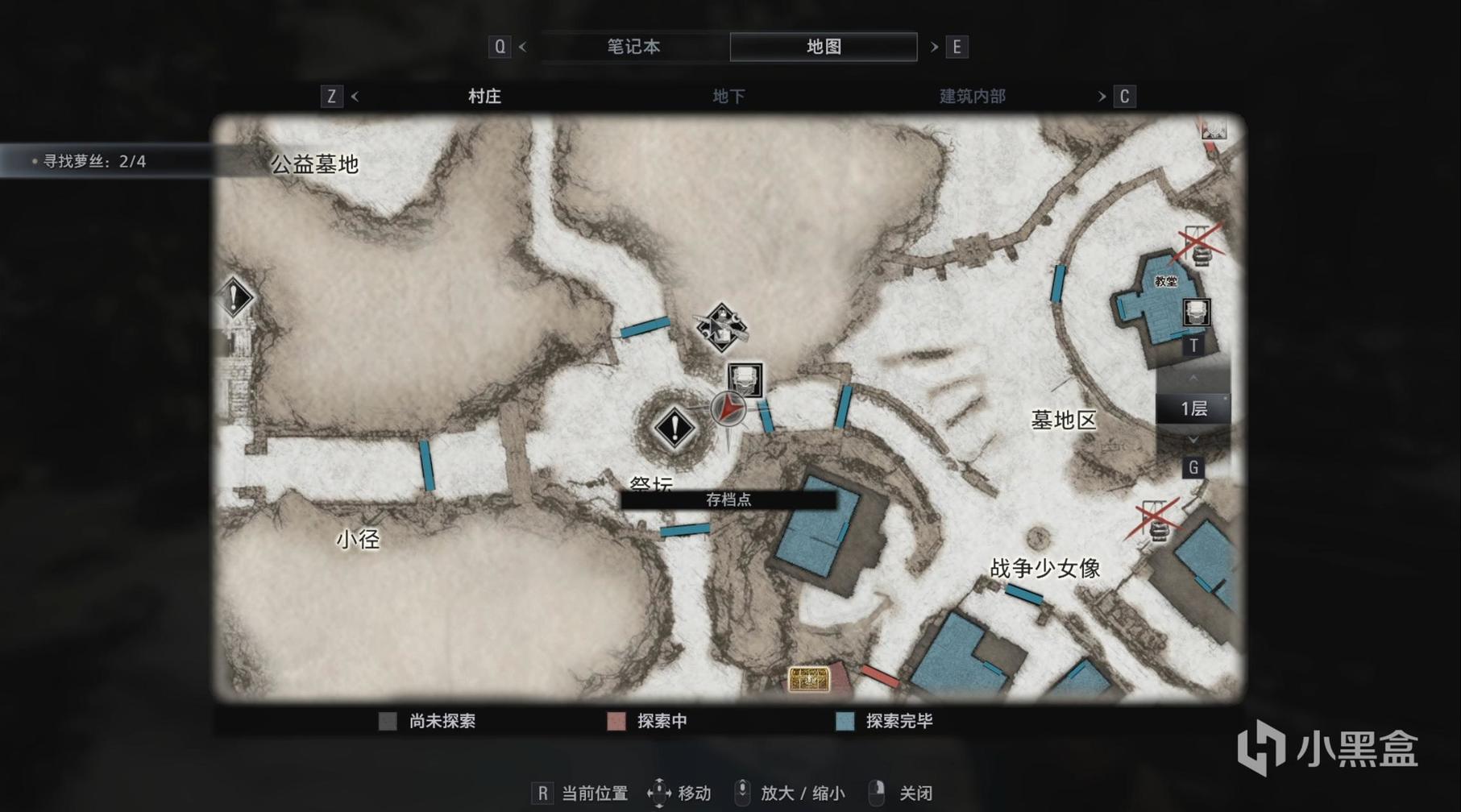This screenshot has height=812, width=1461.
Task: Show the 村庄 village map area
Action: (x=484, y=97)
